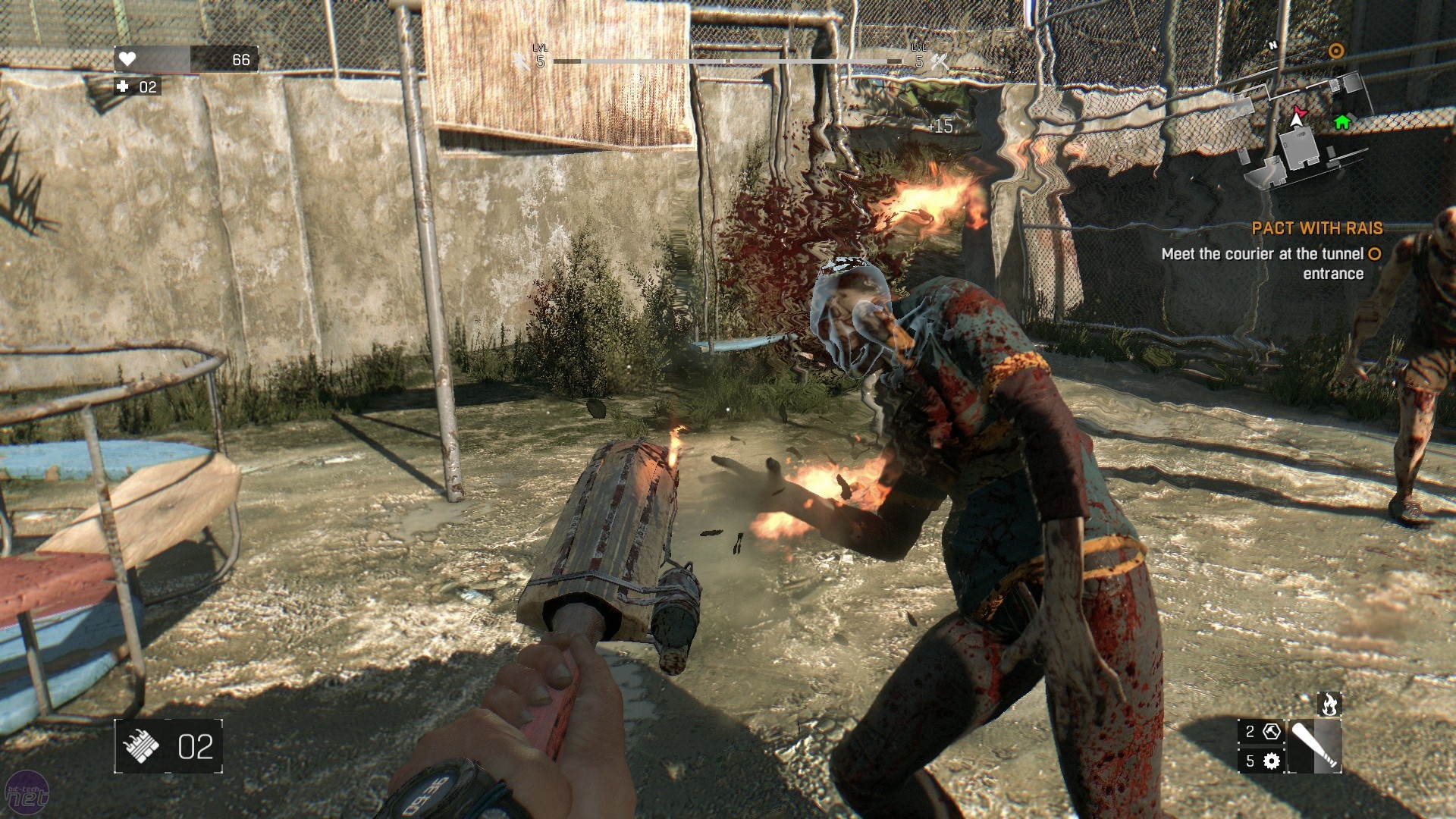Click the bit-tech.net watermark logo
The height and width of the screenshot is (819, 1456).
click(x=27, y=793)
